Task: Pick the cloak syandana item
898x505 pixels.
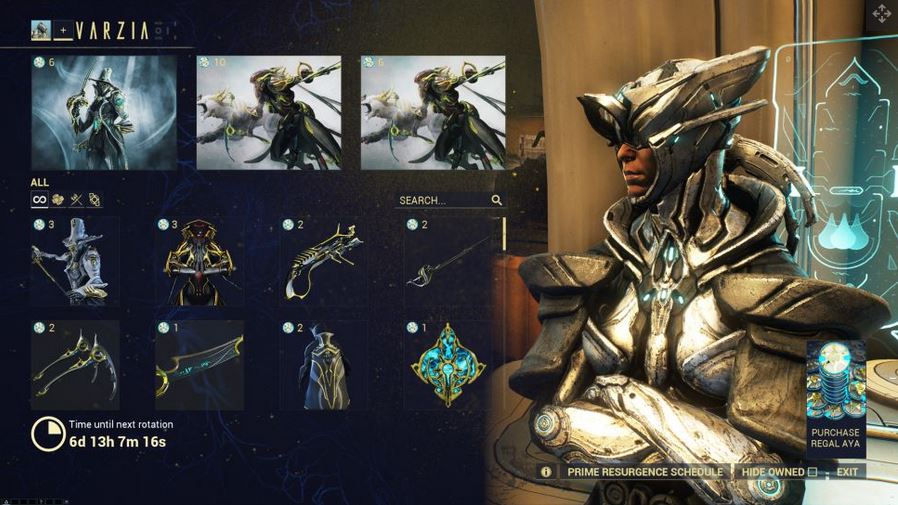Action: (324, 365)
